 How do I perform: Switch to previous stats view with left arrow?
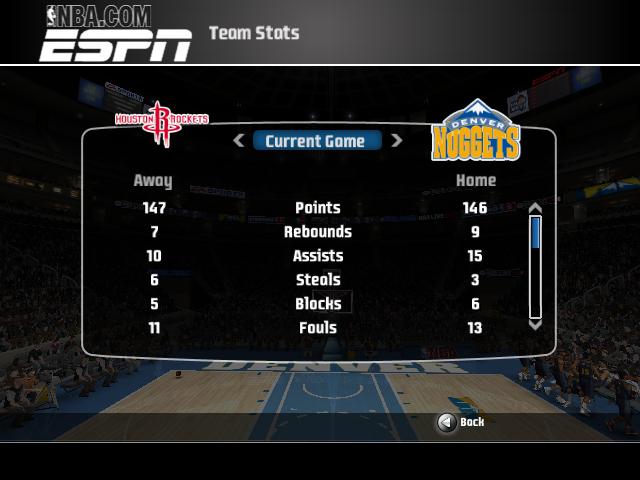tap(238, 141)
